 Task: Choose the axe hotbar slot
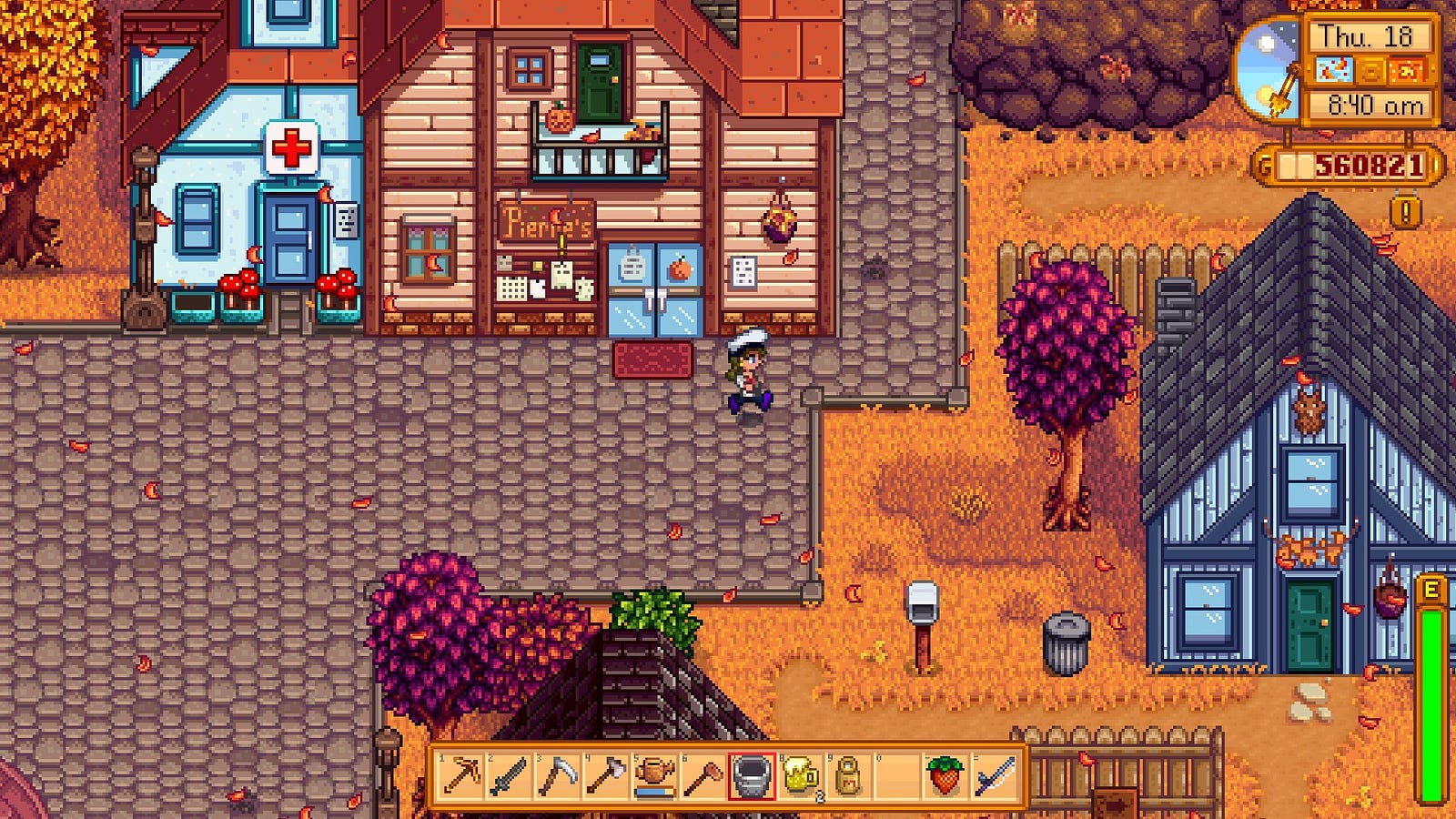pos(606,776)
